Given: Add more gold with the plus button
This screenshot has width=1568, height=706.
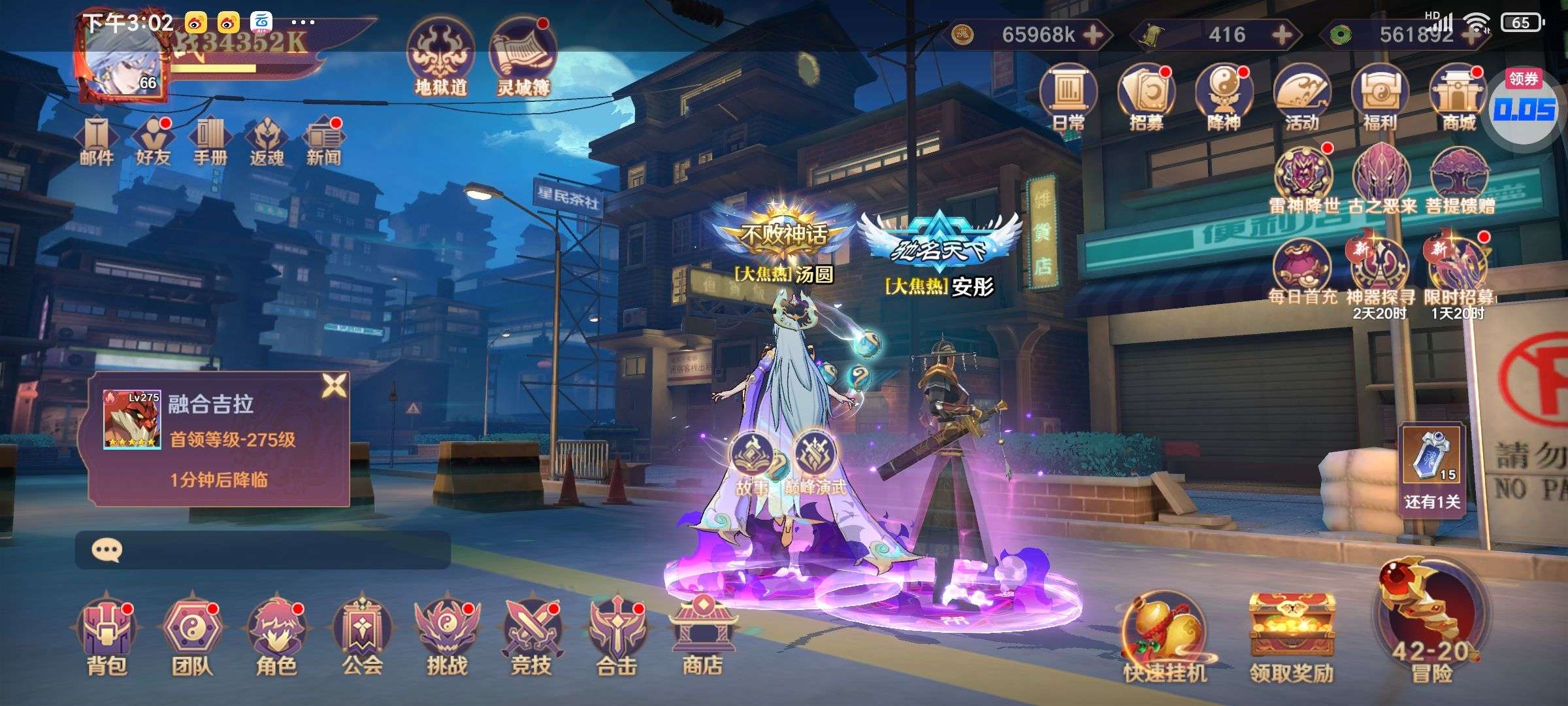Looking at the screenshot, I should click(1094, 35).
